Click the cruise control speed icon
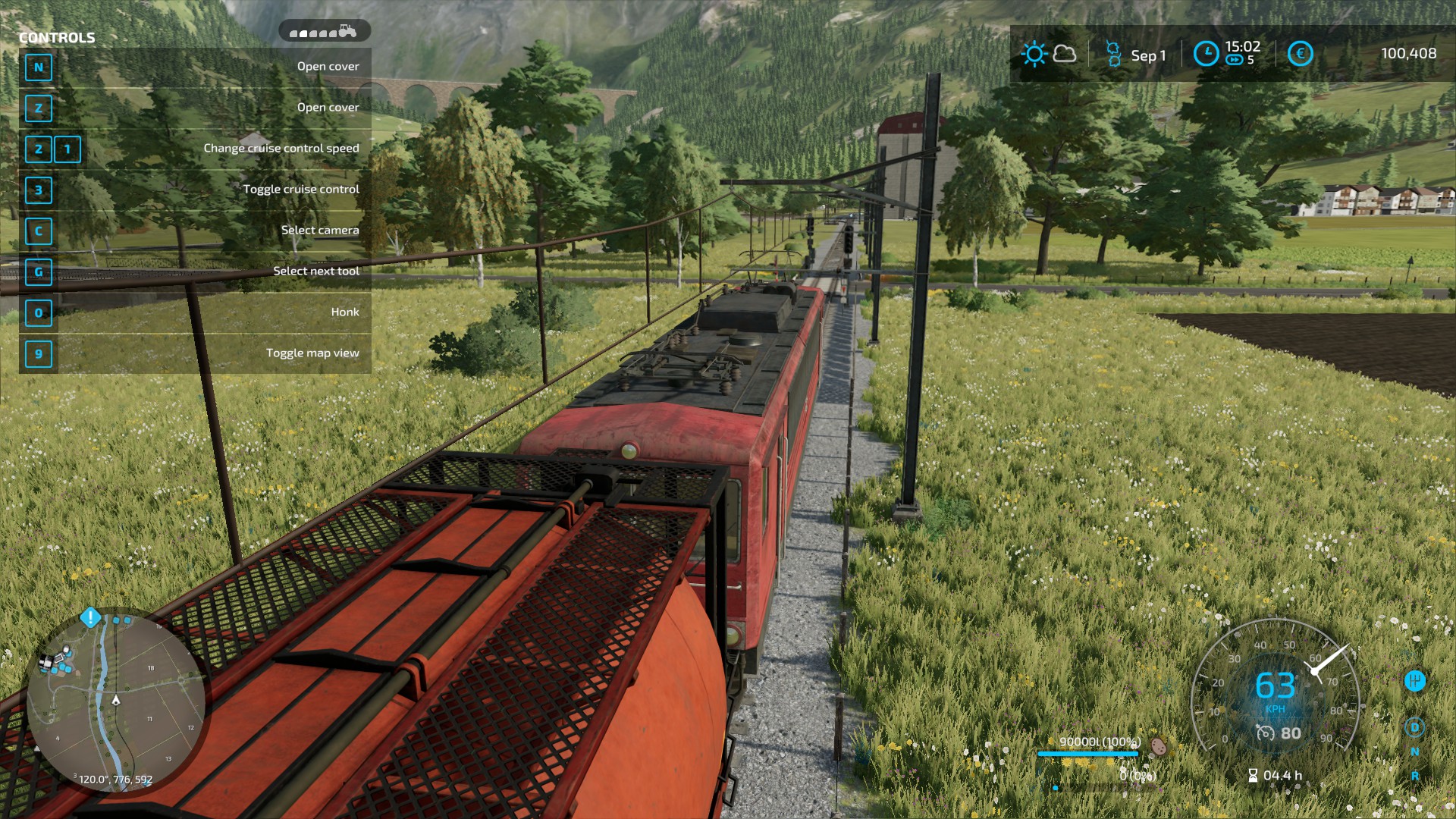This screenshot has height=819, width=1456. (1265, 733)
